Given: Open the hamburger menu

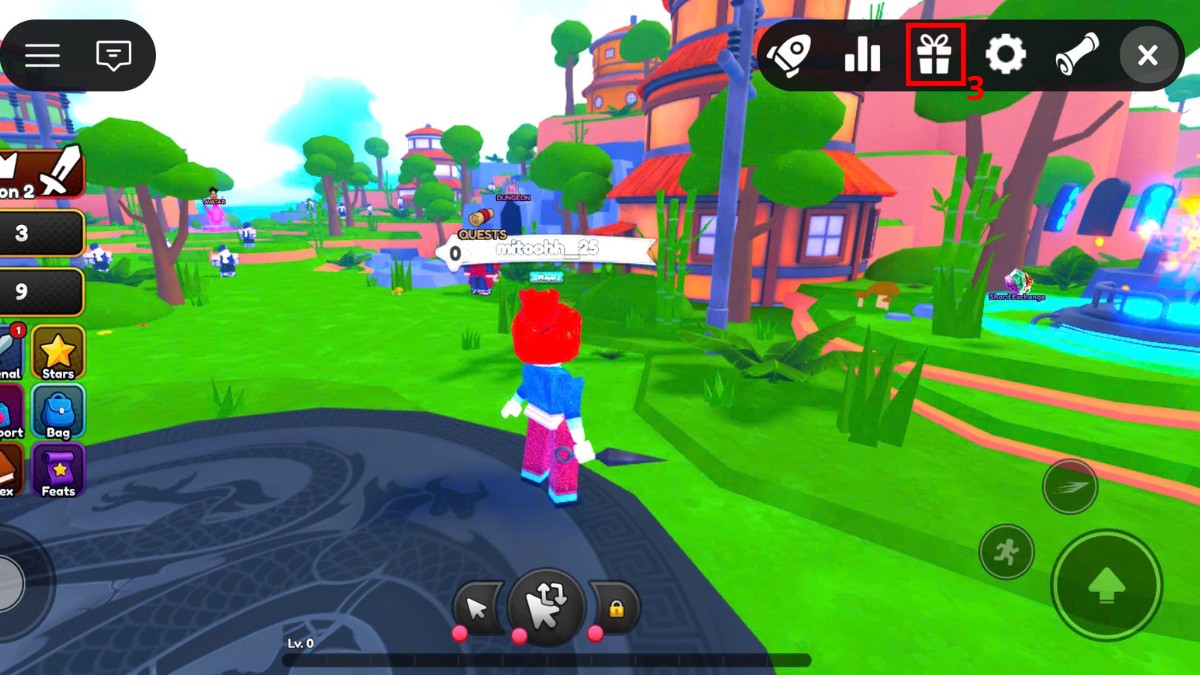Looking at the screenshot, I should coord(42,55).
